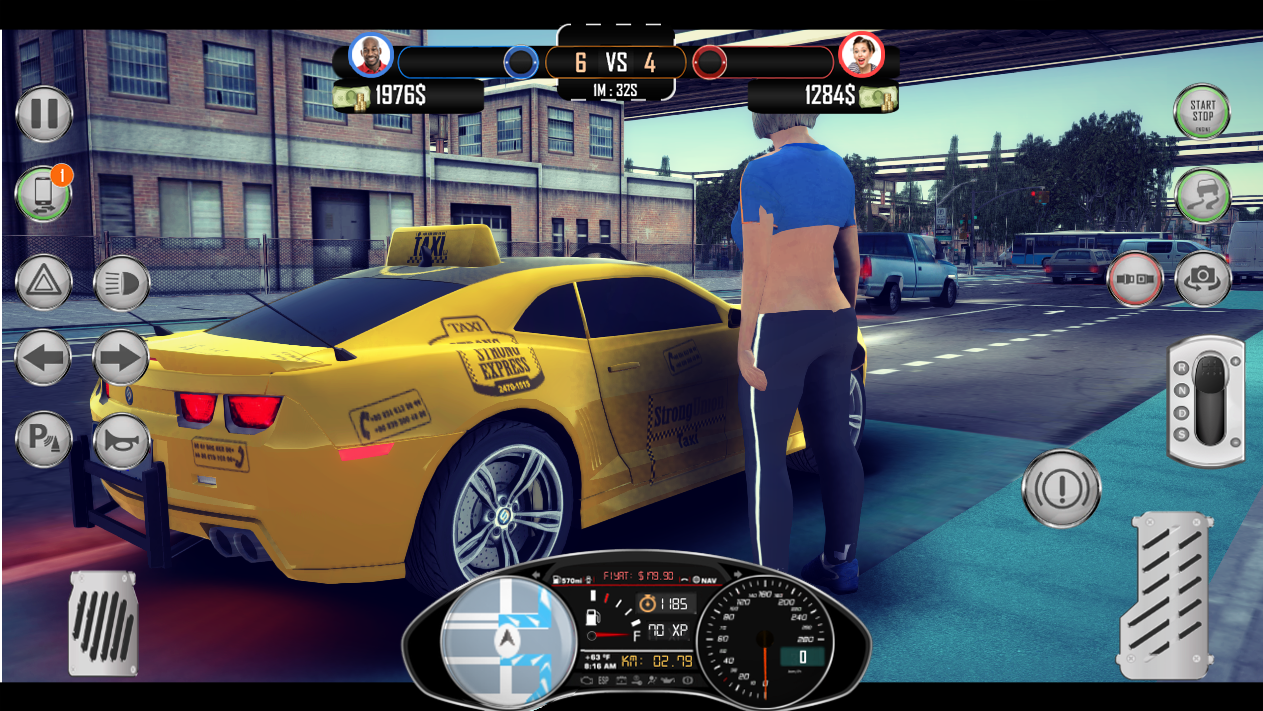Open the phone with notification badge
Viewport: 1263px width, 711px height.
[43, 195]
